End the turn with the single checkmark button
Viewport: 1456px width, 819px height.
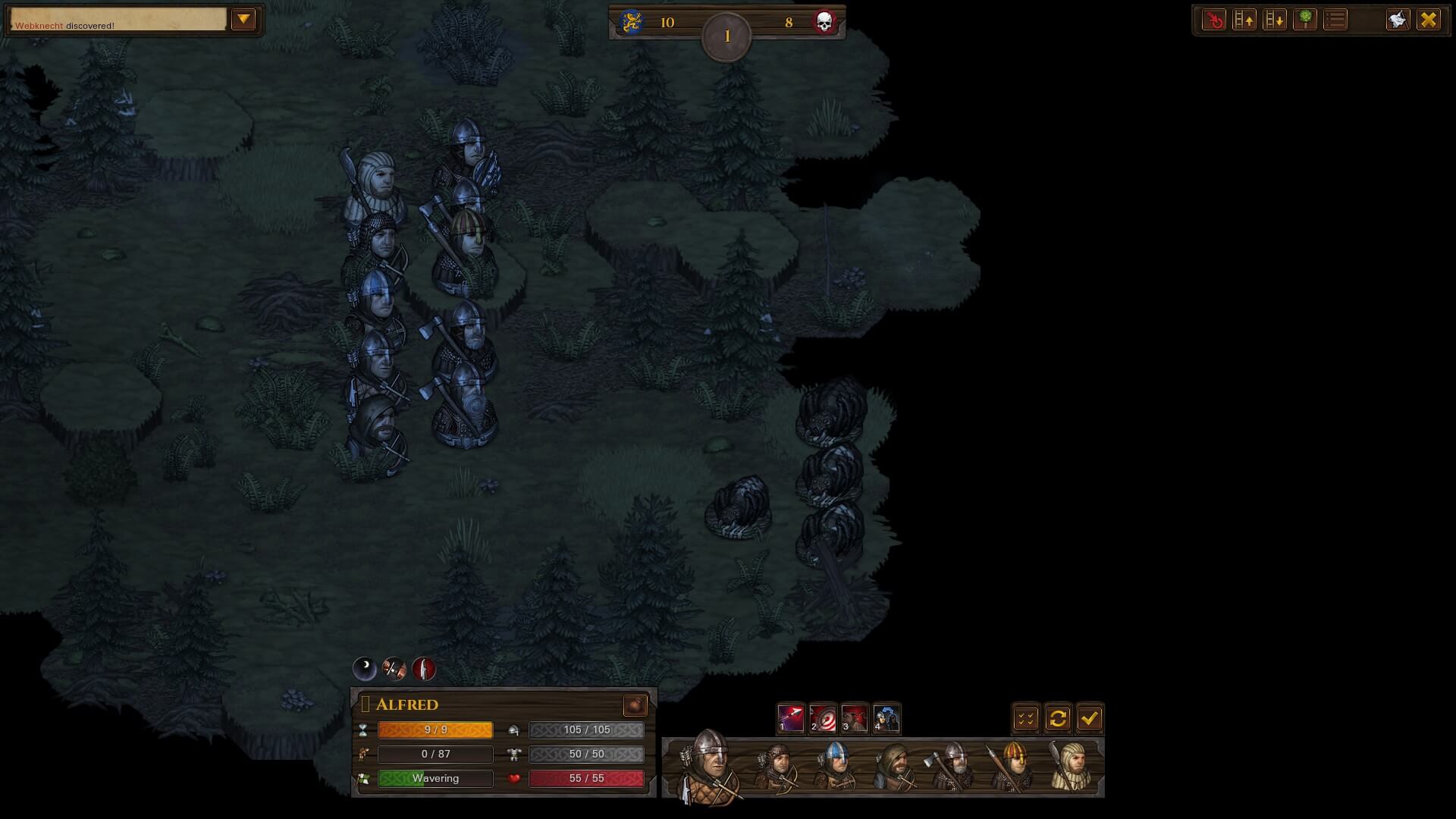click(1090, 718)
